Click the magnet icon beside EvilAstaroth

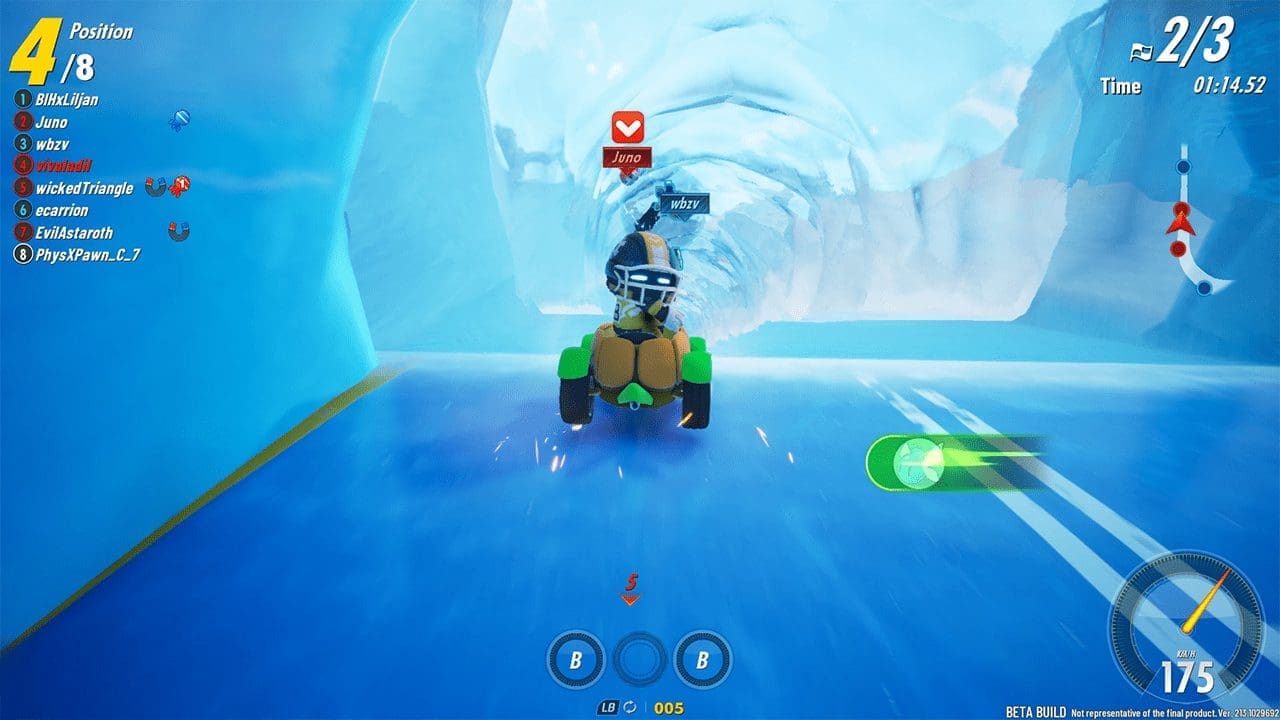[179, 232]
